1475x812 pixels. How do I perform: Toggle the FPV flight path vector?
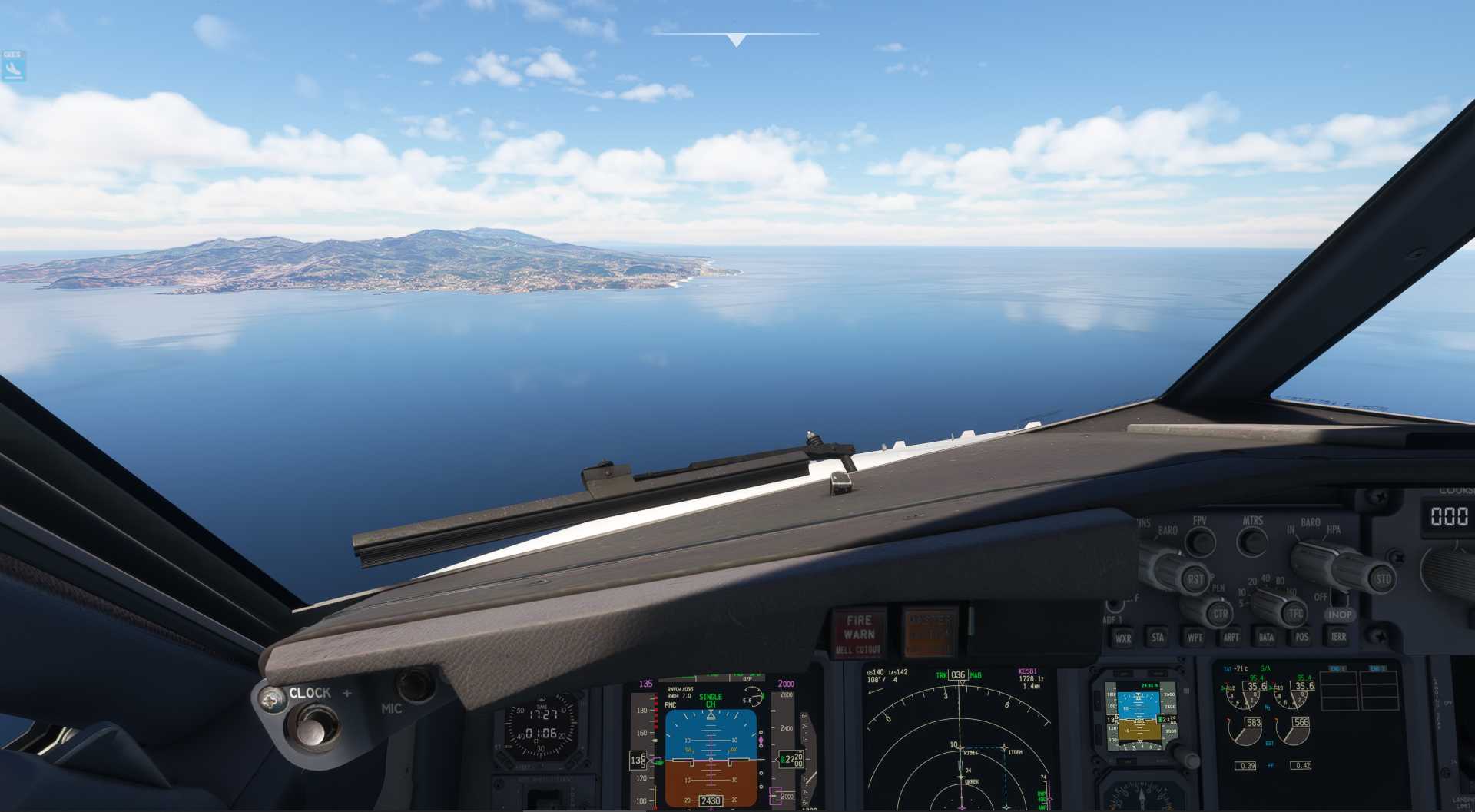pos(1199,541)
